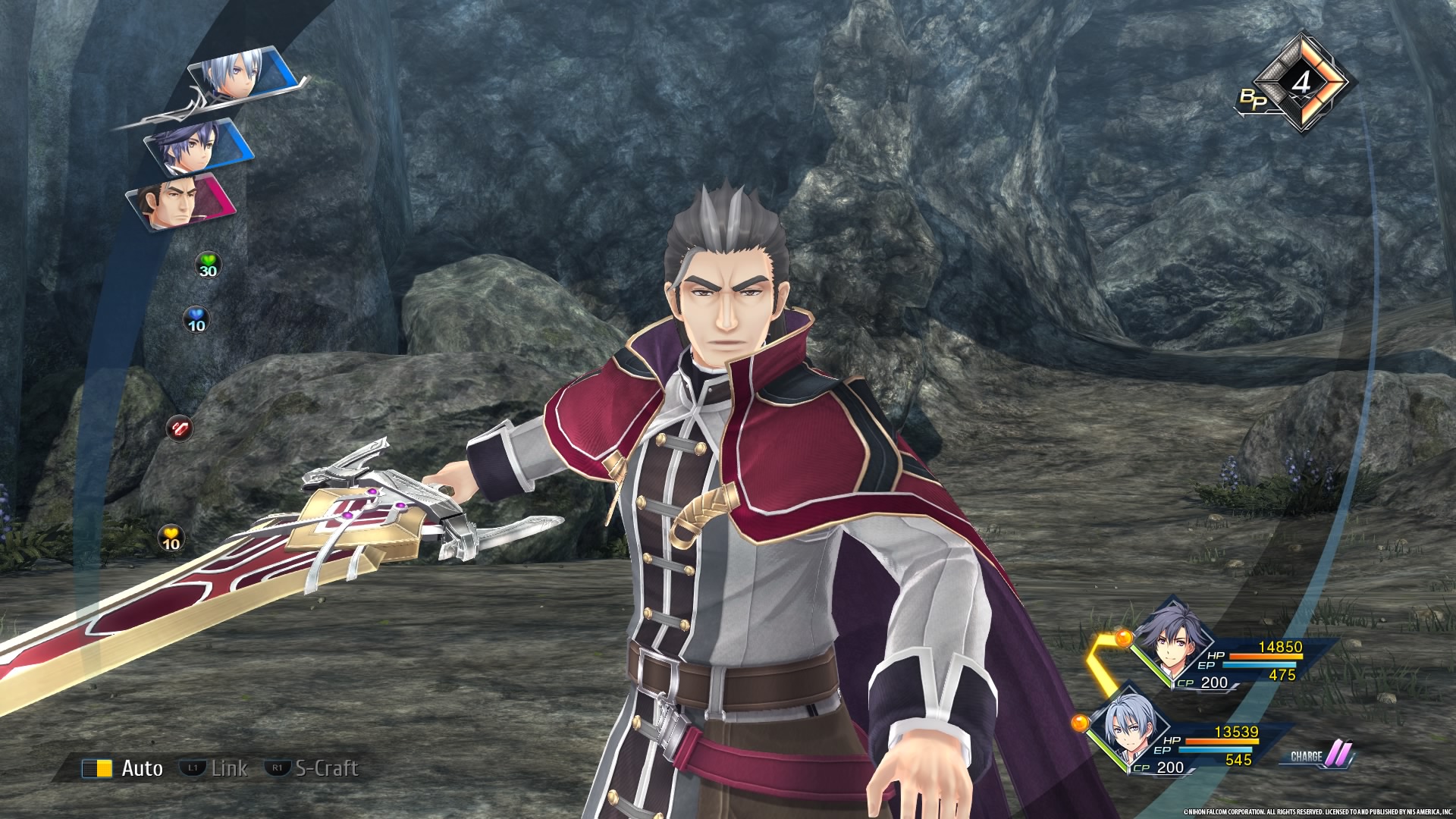Click the green heart 30 turn bonus

click(208, 265)
